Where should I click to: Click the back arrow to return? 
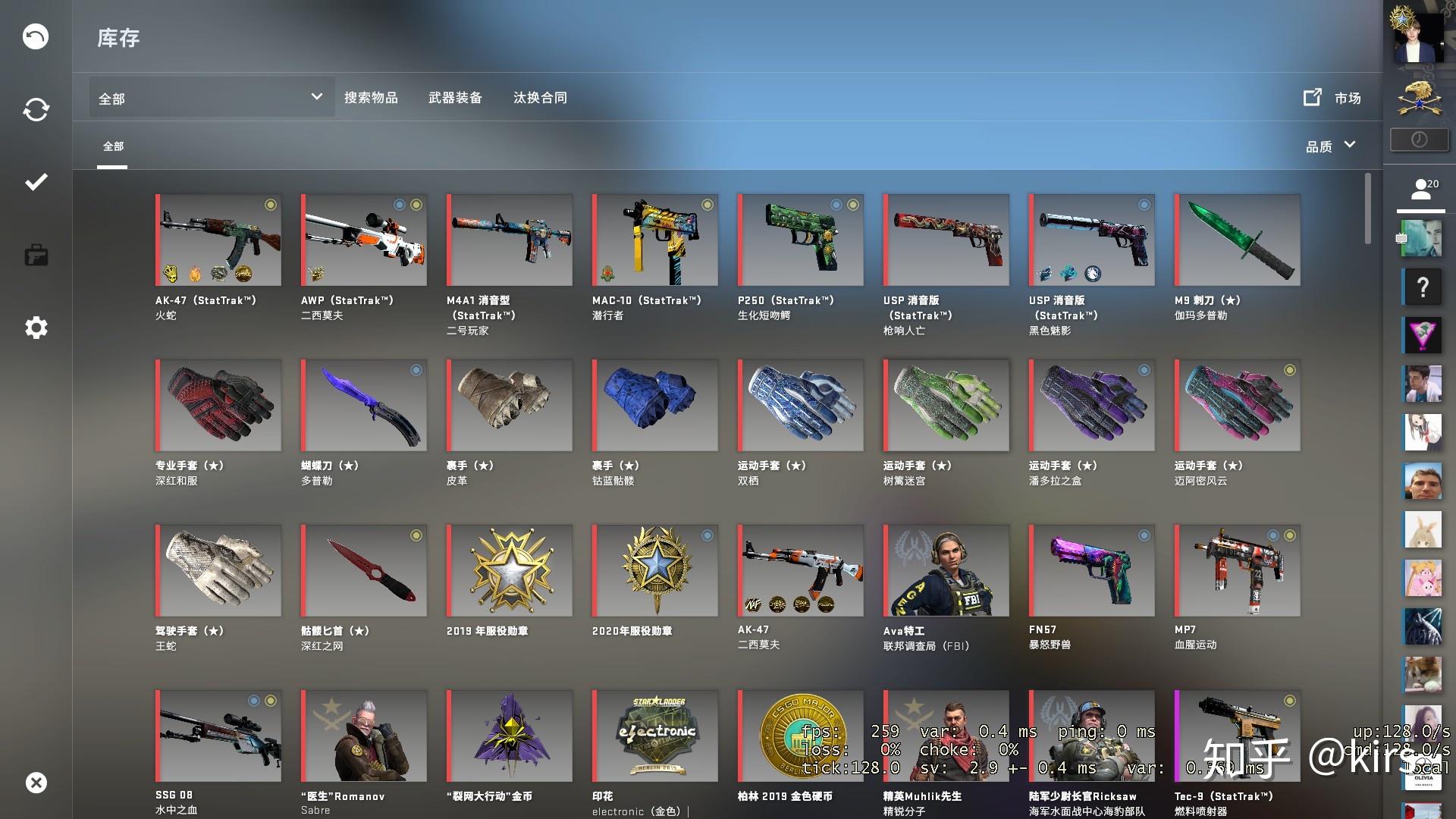[35, 36]
